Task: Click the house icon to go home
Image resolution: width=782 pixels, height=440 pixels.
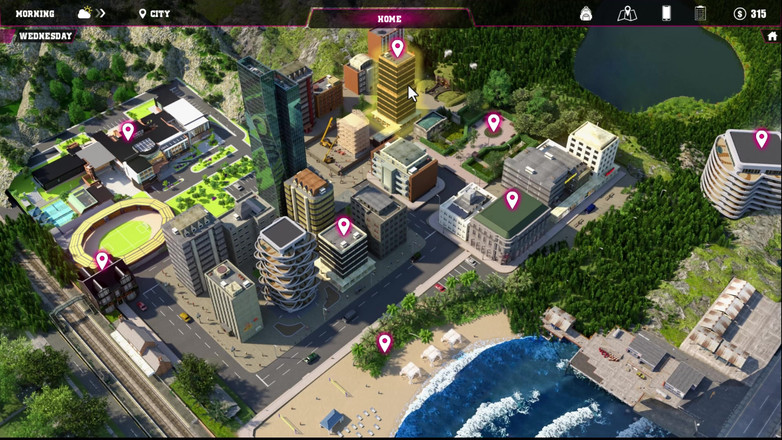Action: [x=772, y=36]
